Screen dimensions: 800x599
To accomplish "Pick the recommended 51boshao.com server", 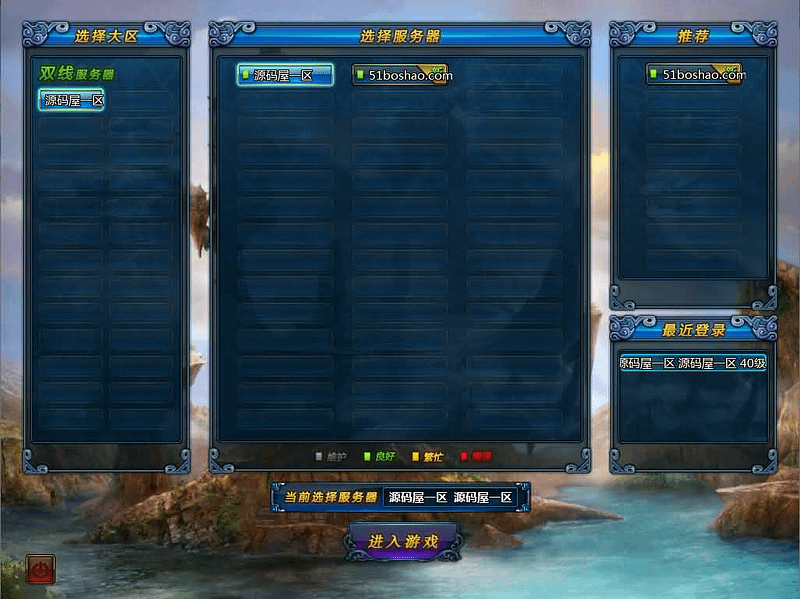I will [x=694, y=74].
